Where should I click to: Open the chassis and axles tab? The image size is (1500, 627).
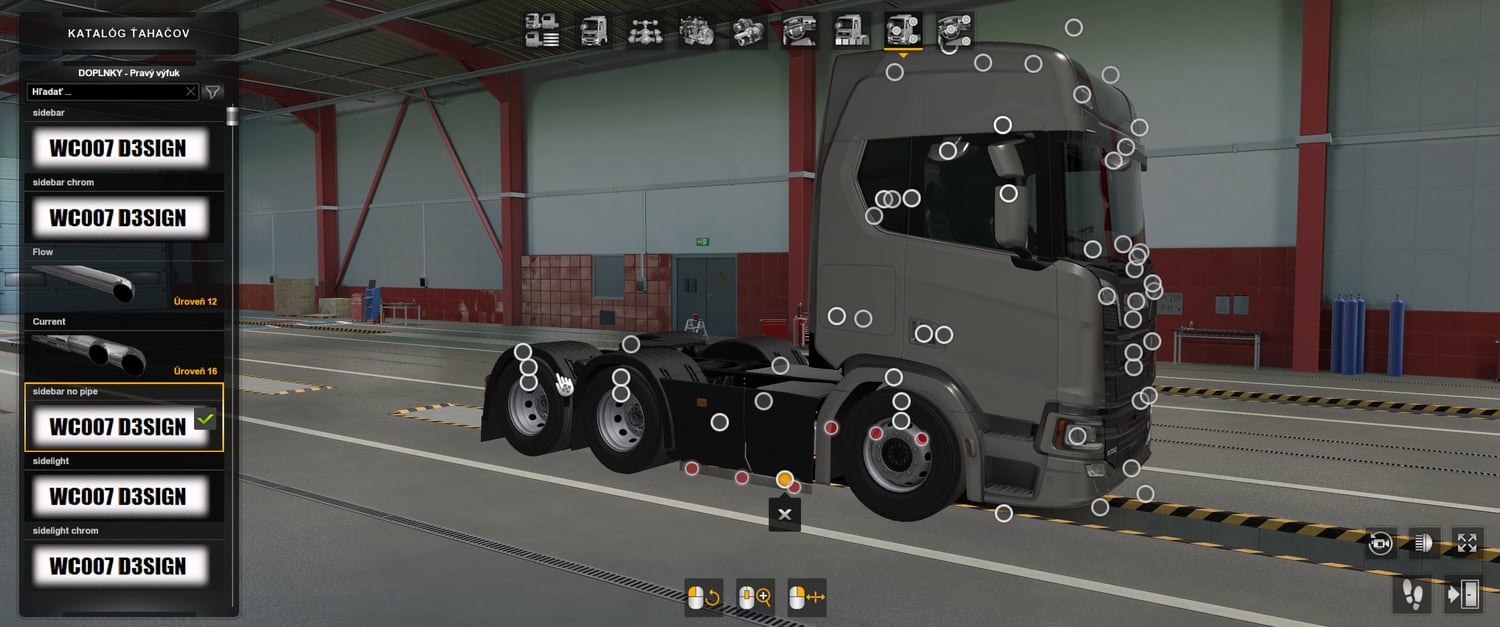point(645,30)
